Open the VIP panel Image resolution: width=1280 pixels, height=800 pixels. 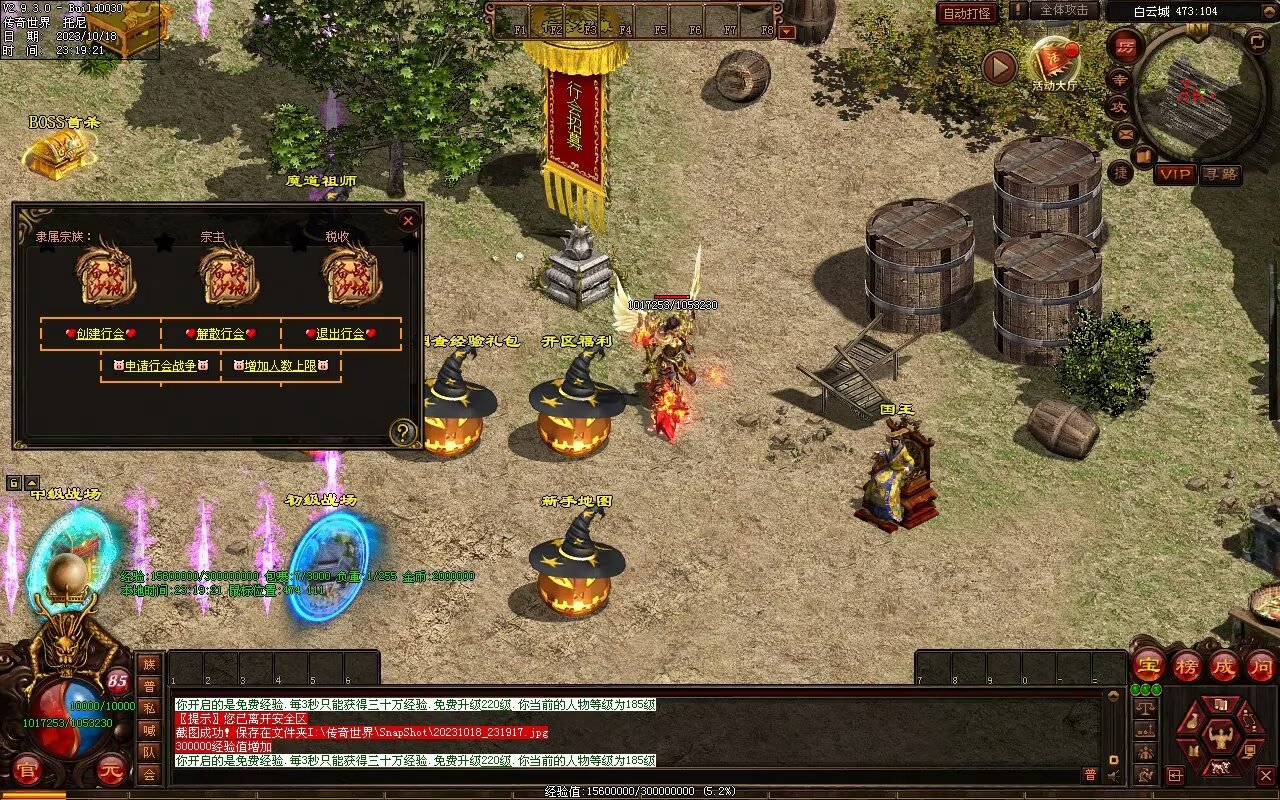pyautogui.click(x=1175, y=174)
